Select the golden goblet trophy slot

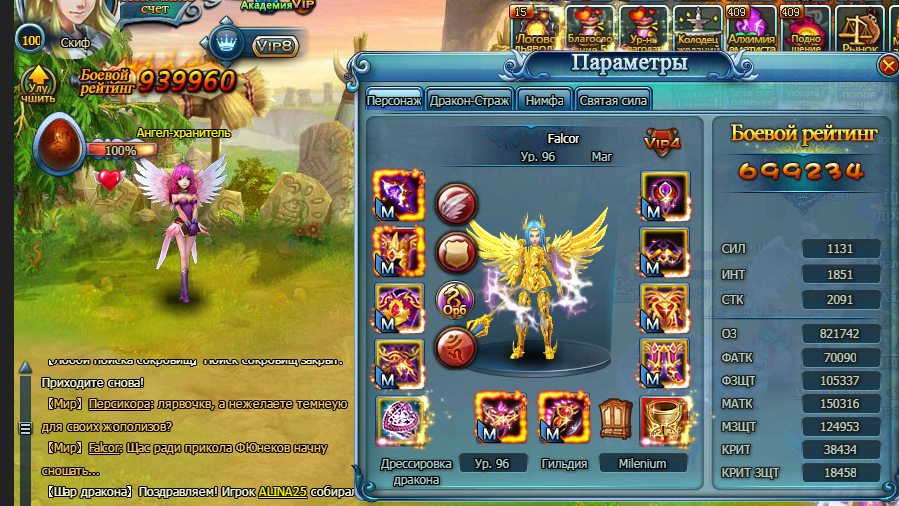[x=663, y=419]
